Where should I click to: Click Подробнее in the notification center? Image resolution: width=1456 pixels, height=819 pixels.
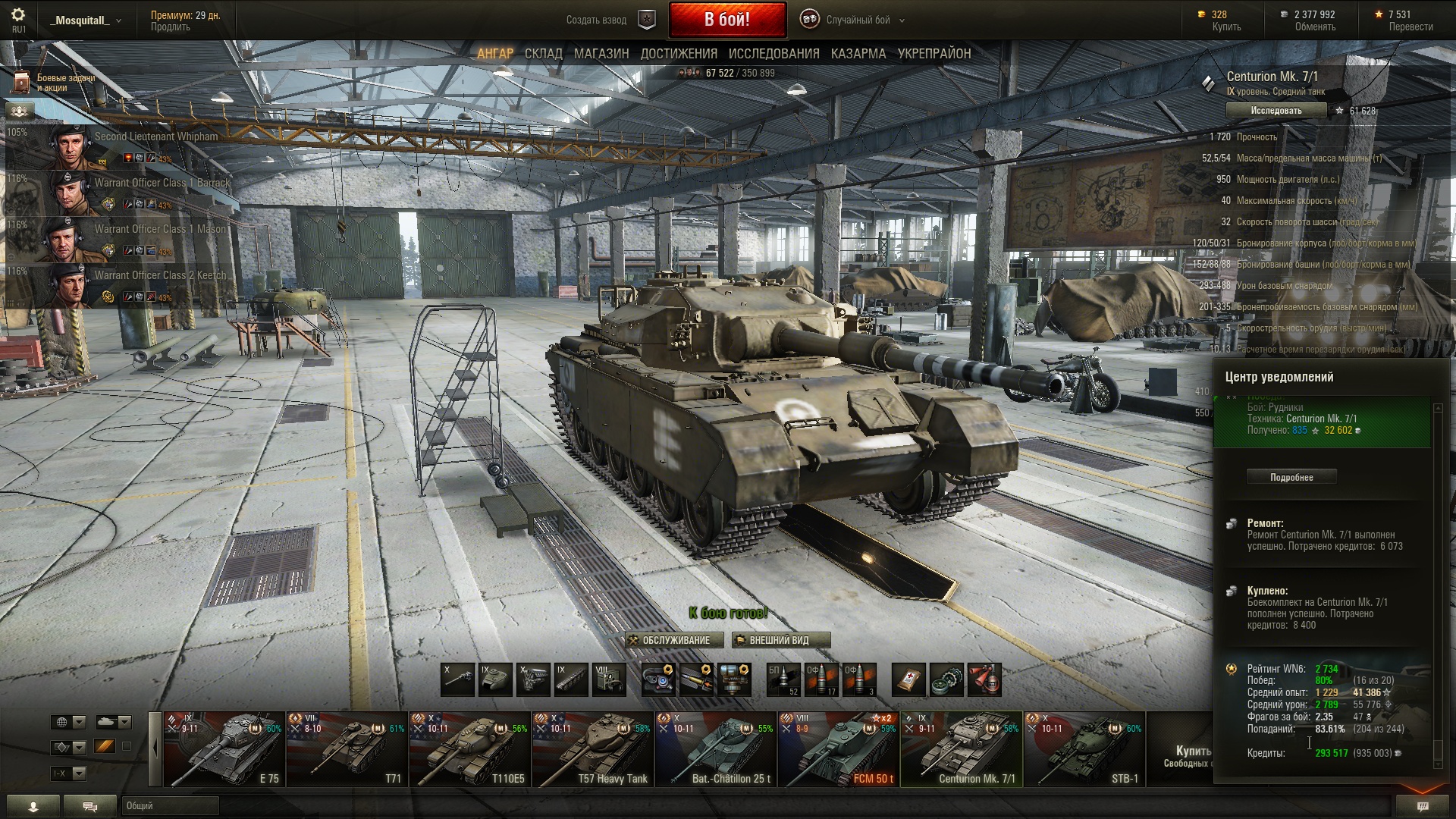[1291, 477]
